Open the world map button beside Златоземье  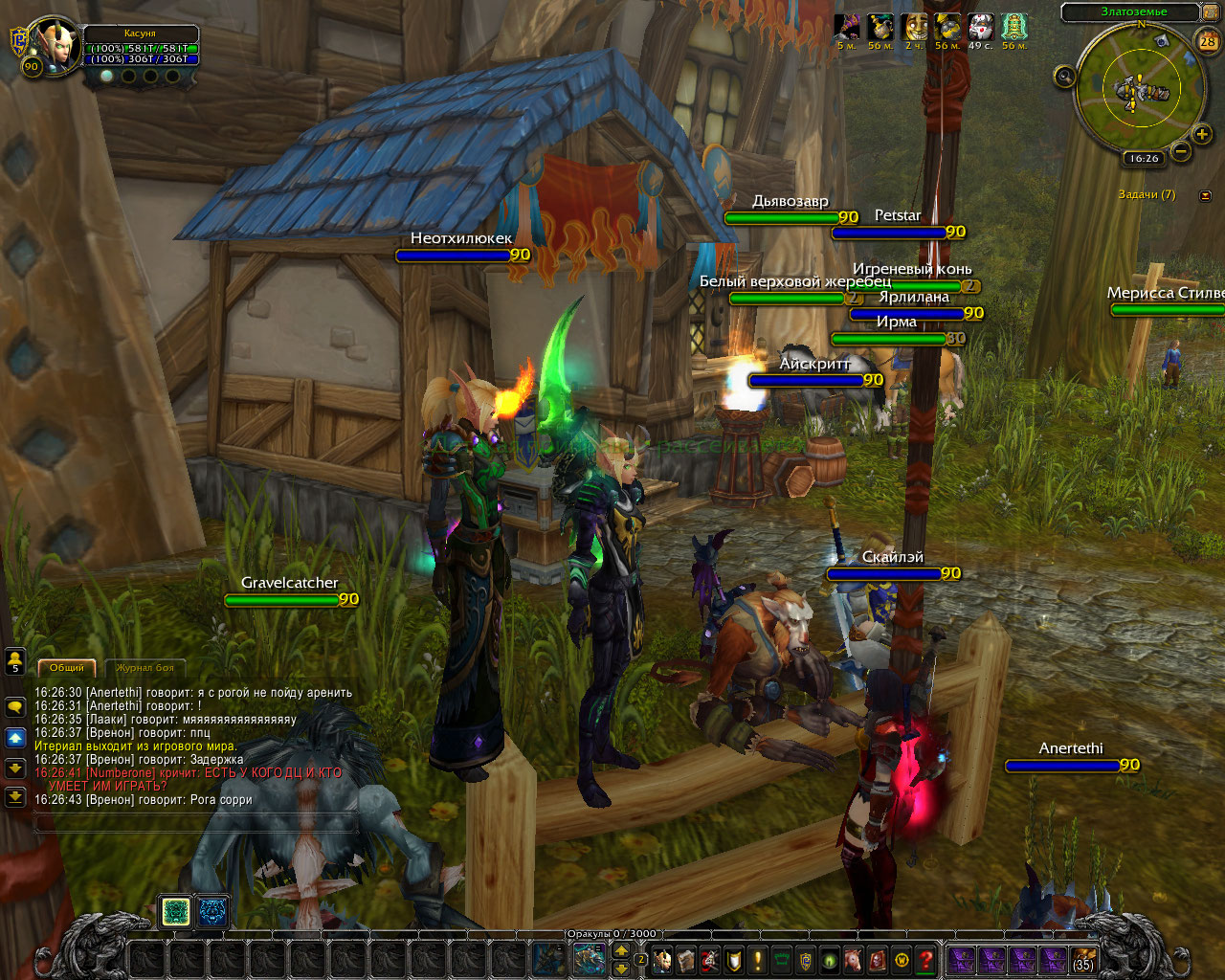(x=1208, y=12)
